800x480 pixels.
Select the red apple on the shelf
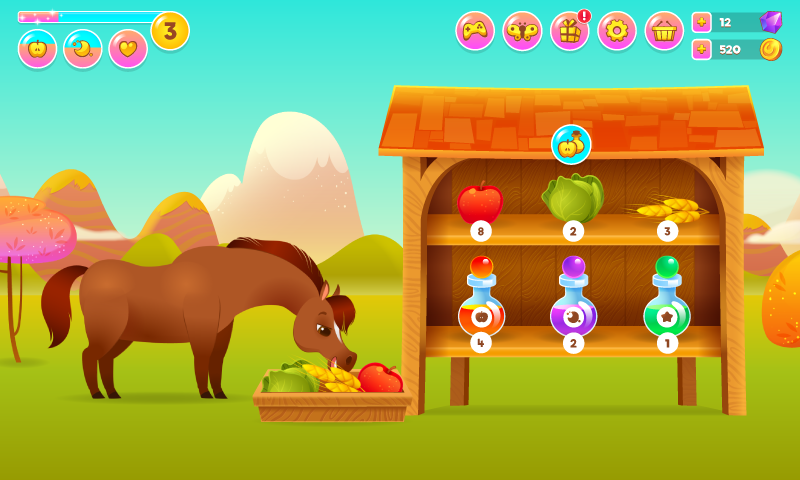point(480,203)
